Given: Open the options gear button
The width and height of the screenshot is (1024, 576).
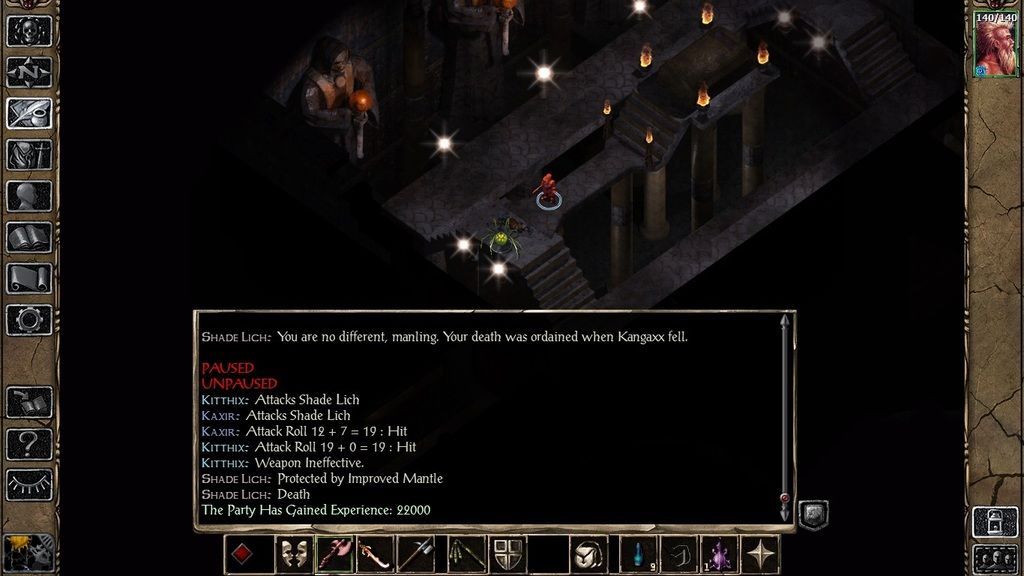Looking at the screenshot, I should (x=29, y=320).
